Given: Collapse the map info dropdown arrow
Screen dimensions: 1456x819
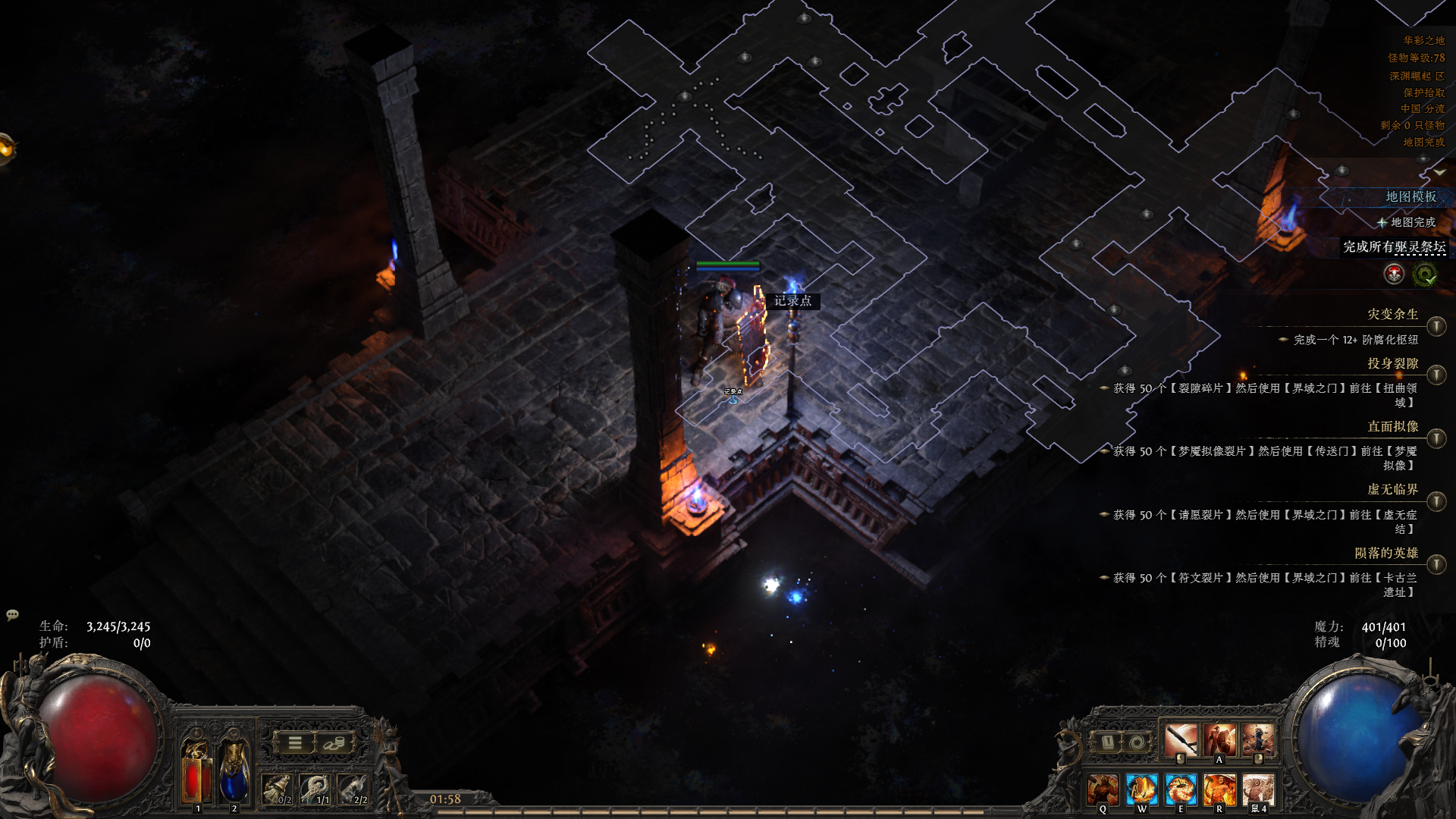Looking at the screenshot, I should (x=1439, y=172).
